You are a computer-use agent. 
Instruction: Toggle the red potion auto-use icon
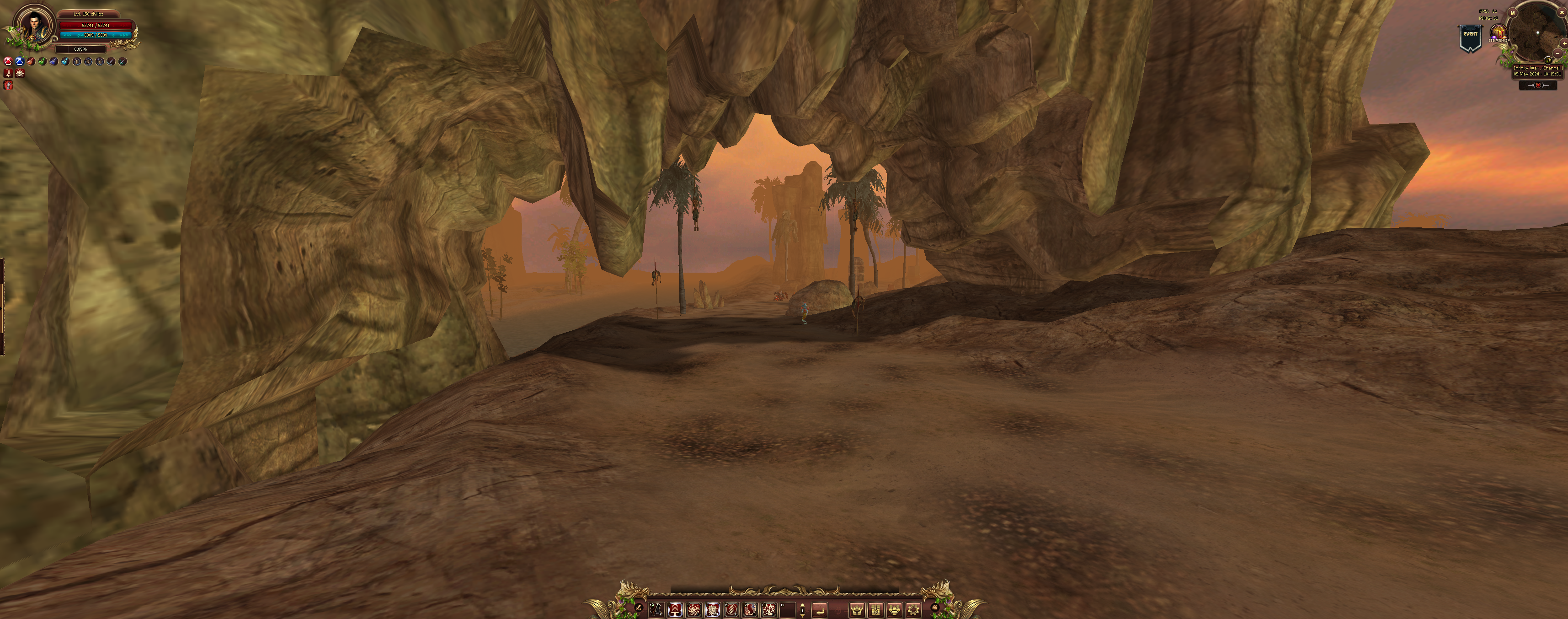8,62
